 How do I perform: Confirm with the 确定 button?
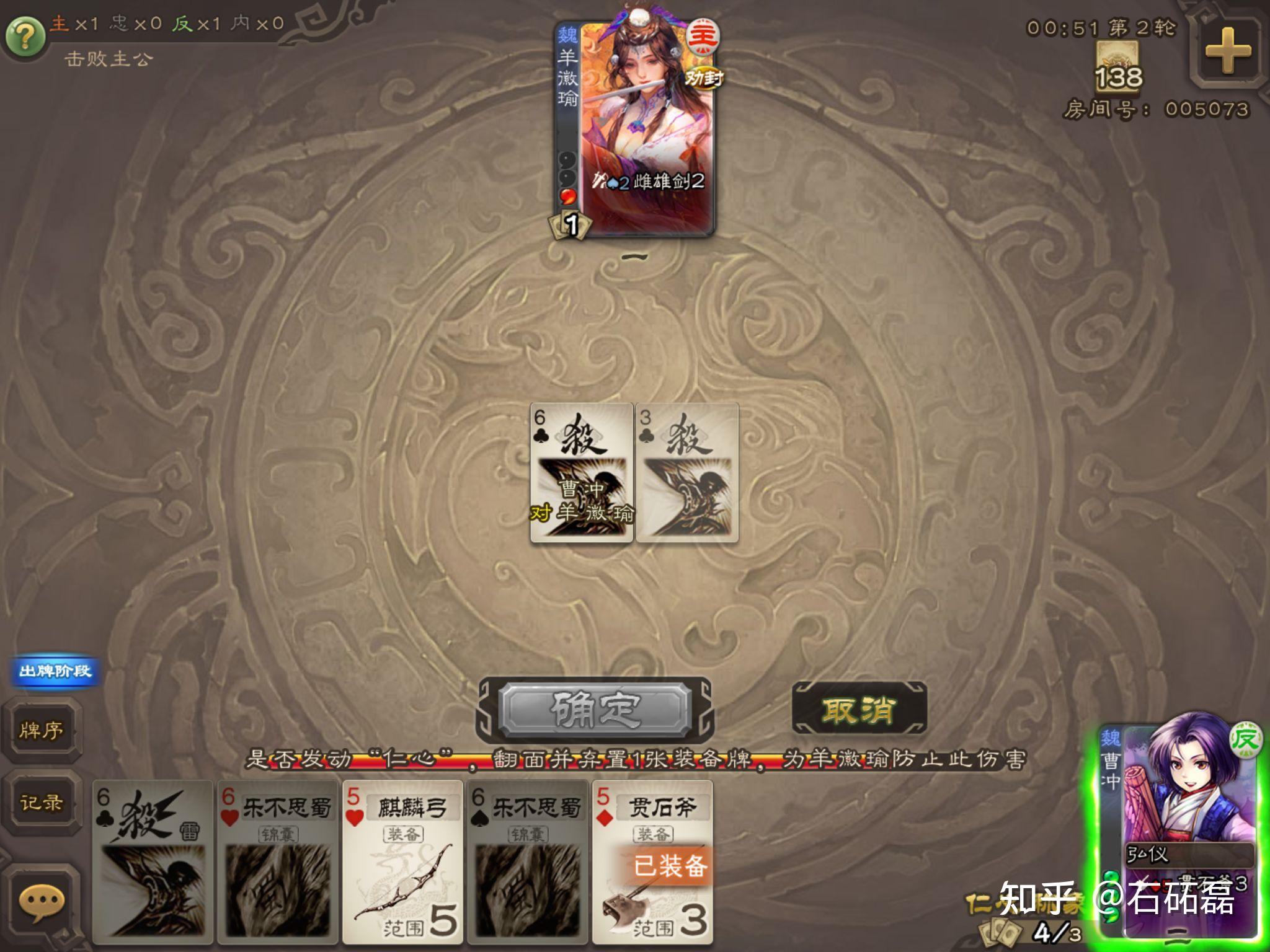tap(595, 710)
